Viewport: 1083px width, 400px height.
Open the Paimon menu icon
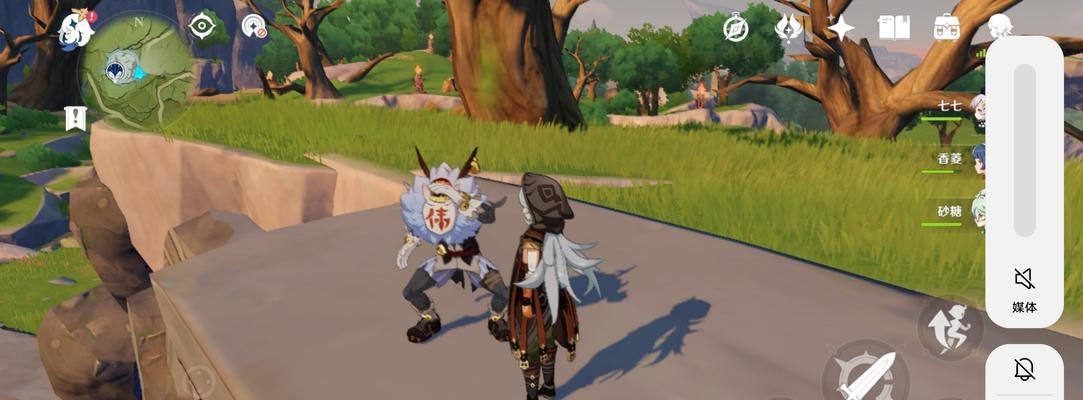tap(76, 30)
